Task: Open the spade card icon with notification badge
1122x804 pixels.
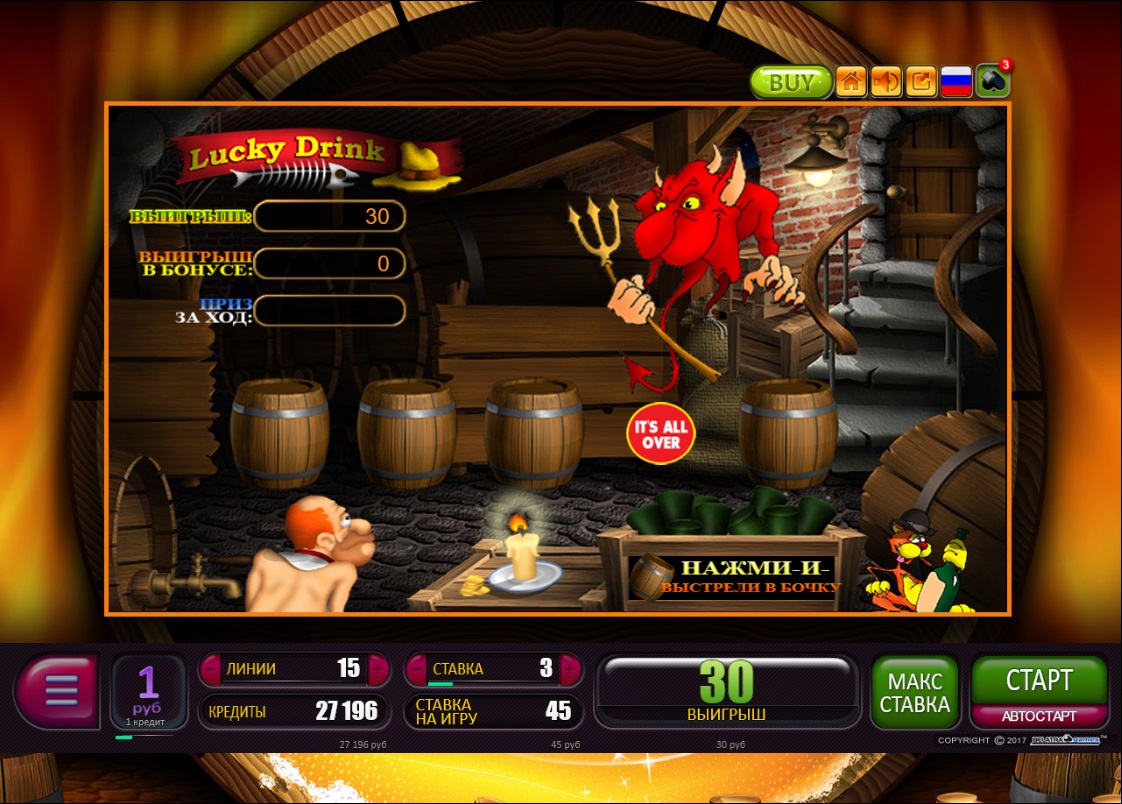Action: [x=993, y=82]
